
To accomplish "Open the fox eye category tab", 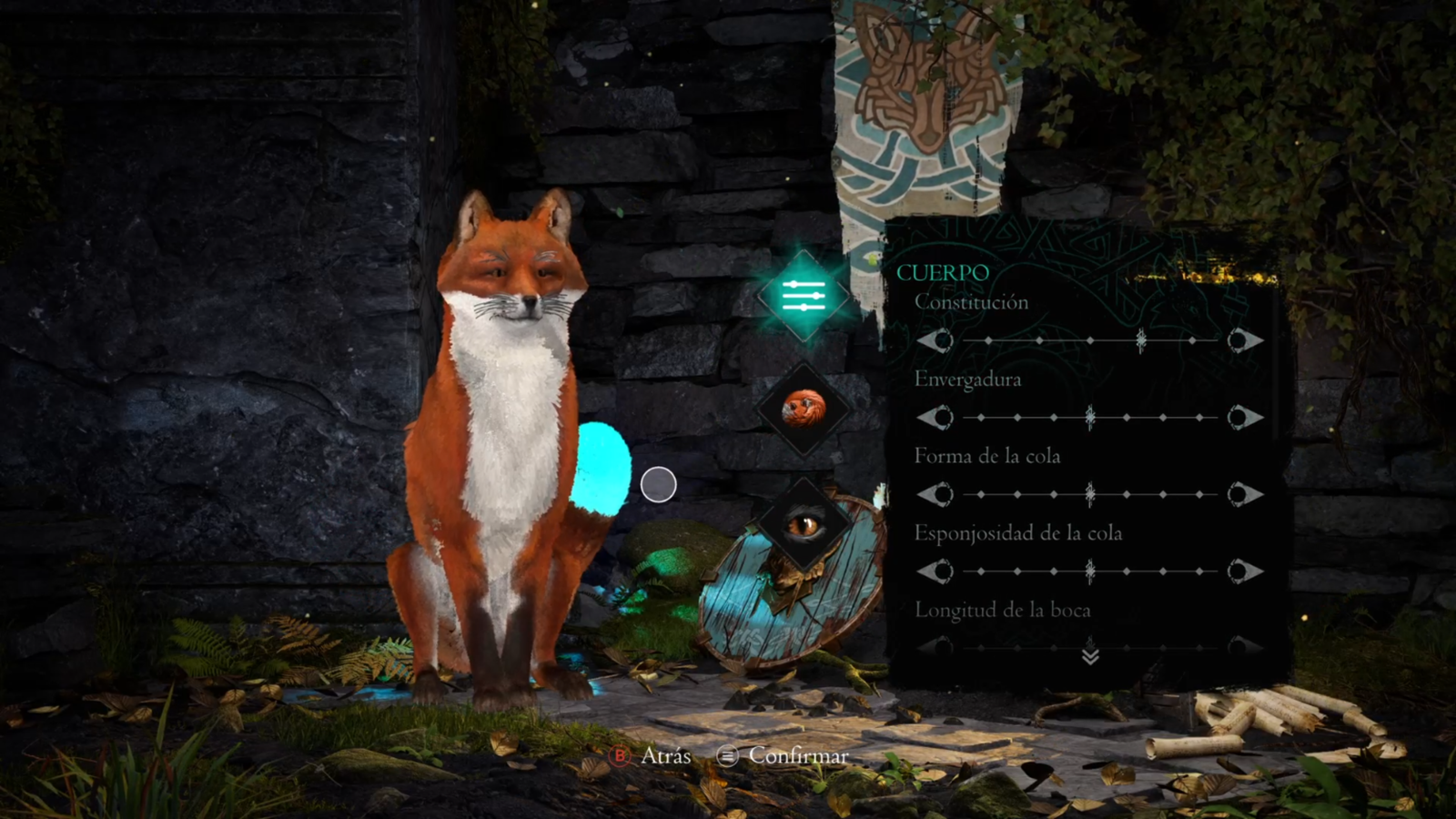I will pyautogui.click(x=804, y=525).
